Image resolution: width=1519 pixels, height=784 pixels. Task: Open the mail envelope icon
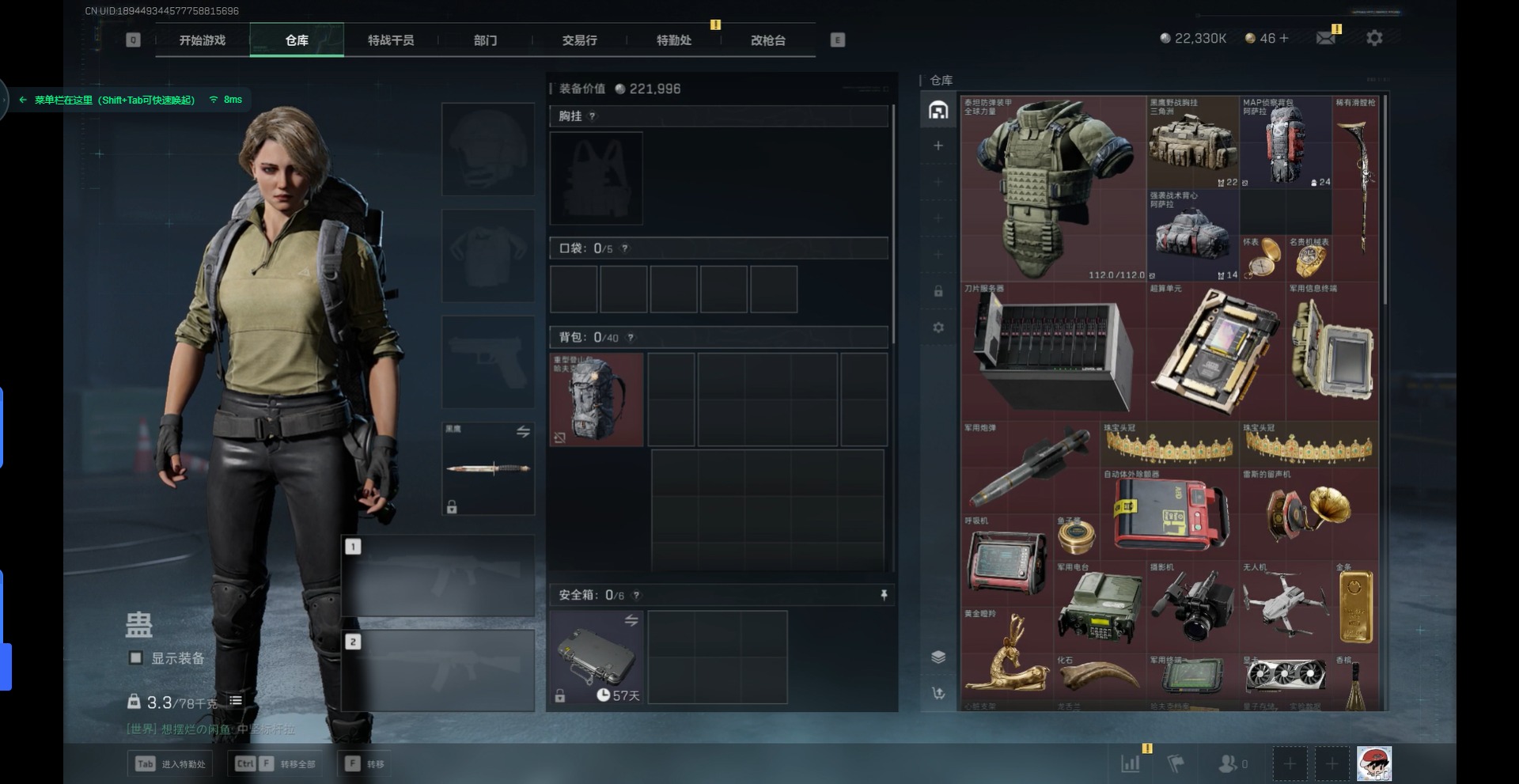tap(1325, 38)
